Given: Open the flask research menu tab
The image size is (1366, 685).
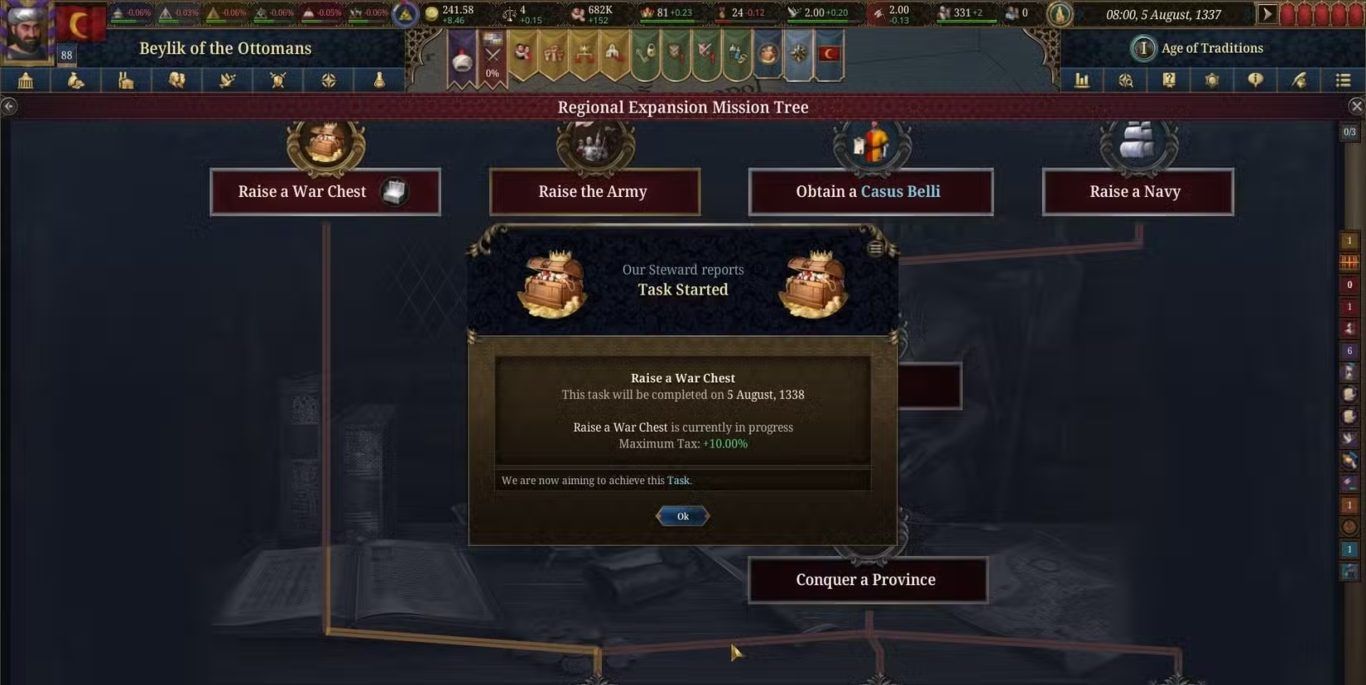Looking at the screenshot, I should (x=379, y=81).
